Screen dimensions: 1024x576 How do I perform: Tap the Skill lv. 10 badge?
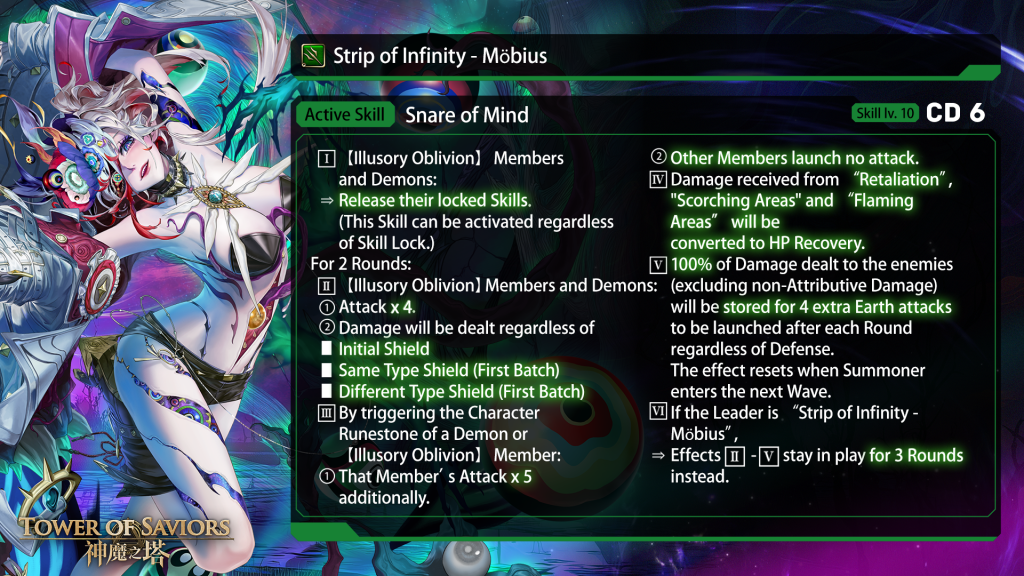click(x=885, y=113)
